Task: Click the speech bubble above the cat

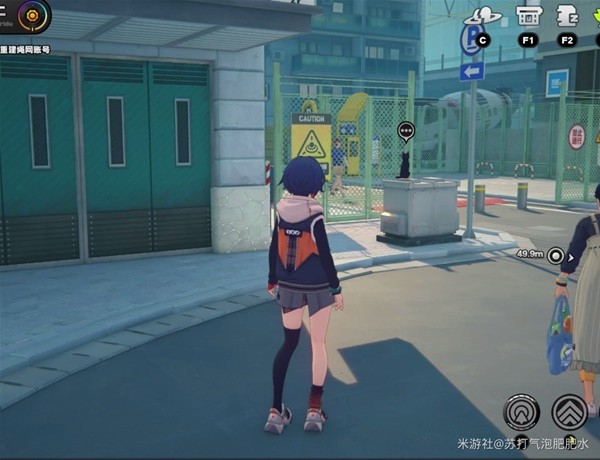Action: click(405, 130)
